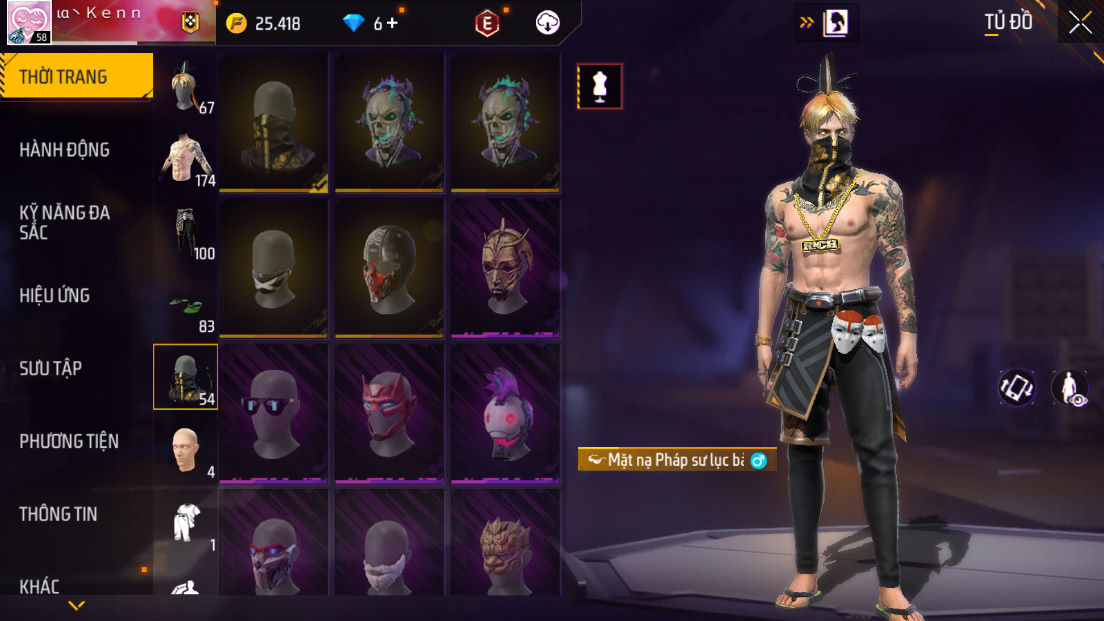Image resolution: width=1104 pixels, height=621 pixels.
Task: Add diamonds with the plus button
Action: [x=392, y=23]
